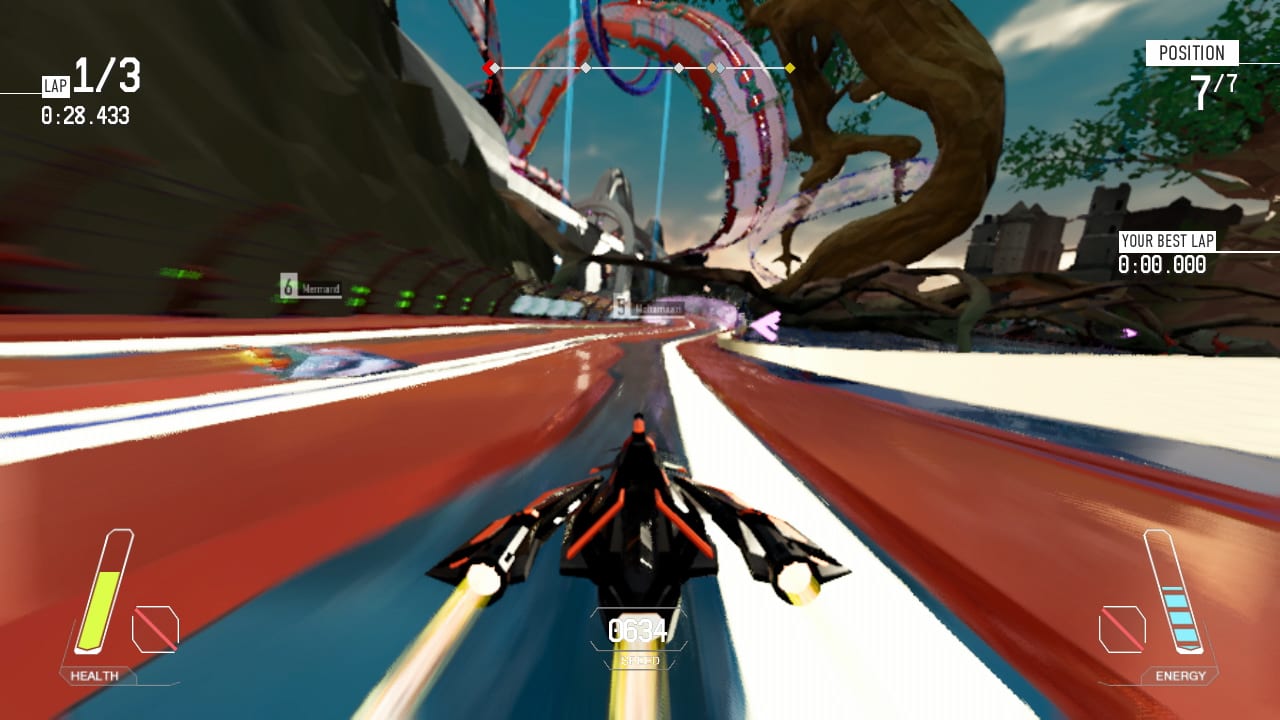
Task: Expand the POSITION header label
Action: (x=1194, y=52)
